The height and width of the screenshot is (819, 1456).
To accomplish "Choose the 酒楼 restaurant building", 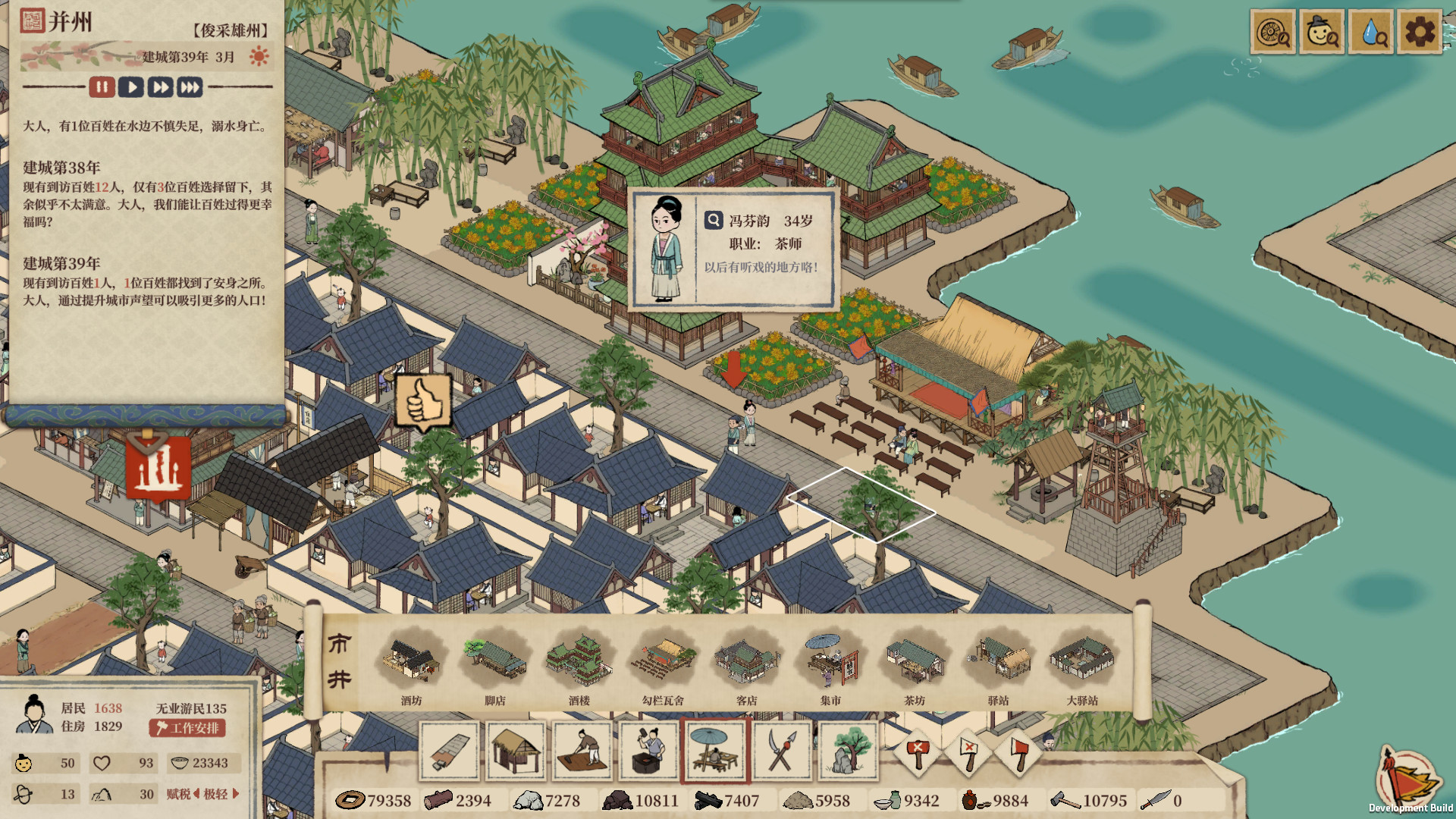I will pyautogui.click(x=579, y=665).
